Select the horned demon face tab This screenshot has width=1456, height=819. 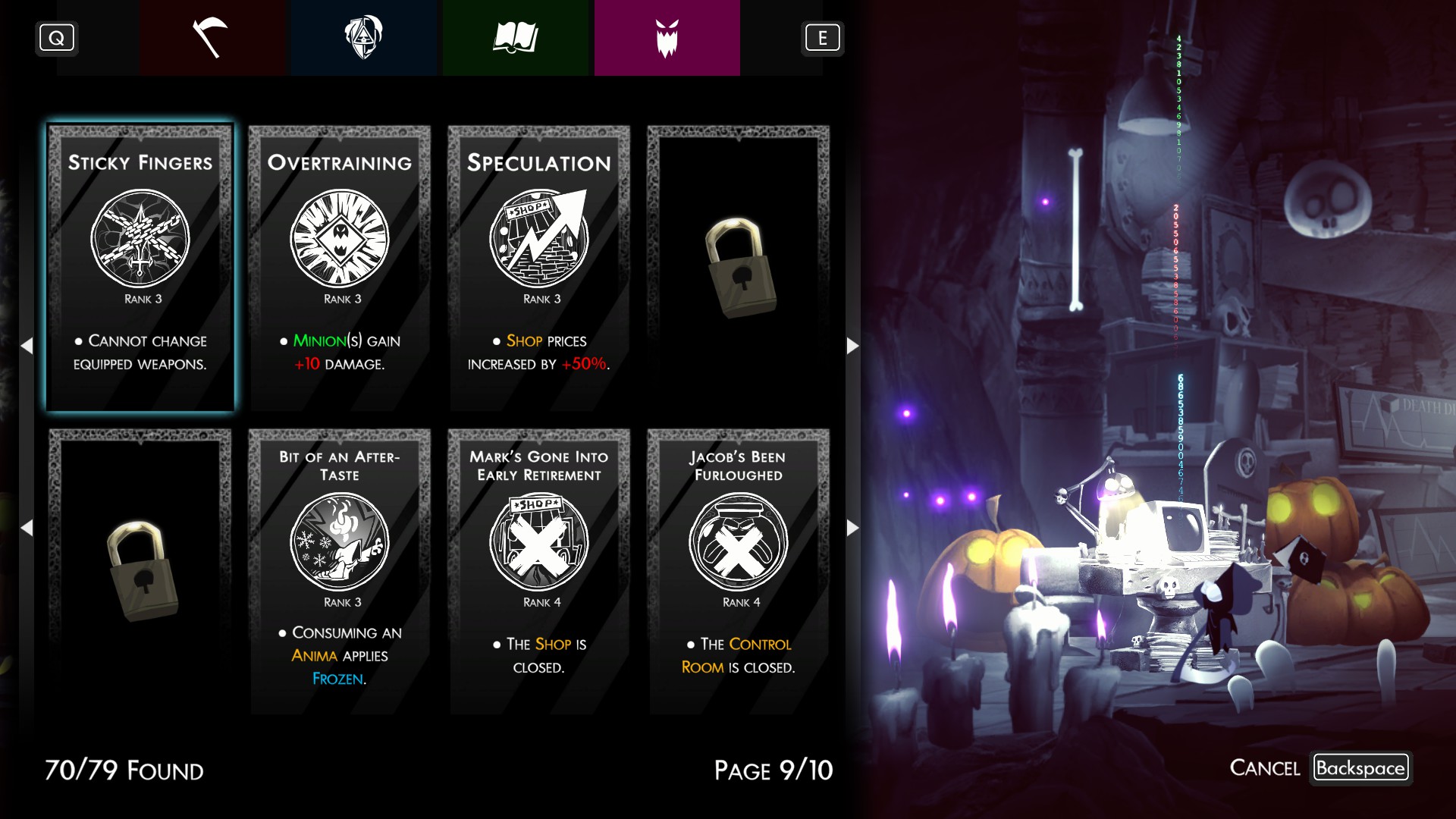pyautogui.click(x=667, y=38)
